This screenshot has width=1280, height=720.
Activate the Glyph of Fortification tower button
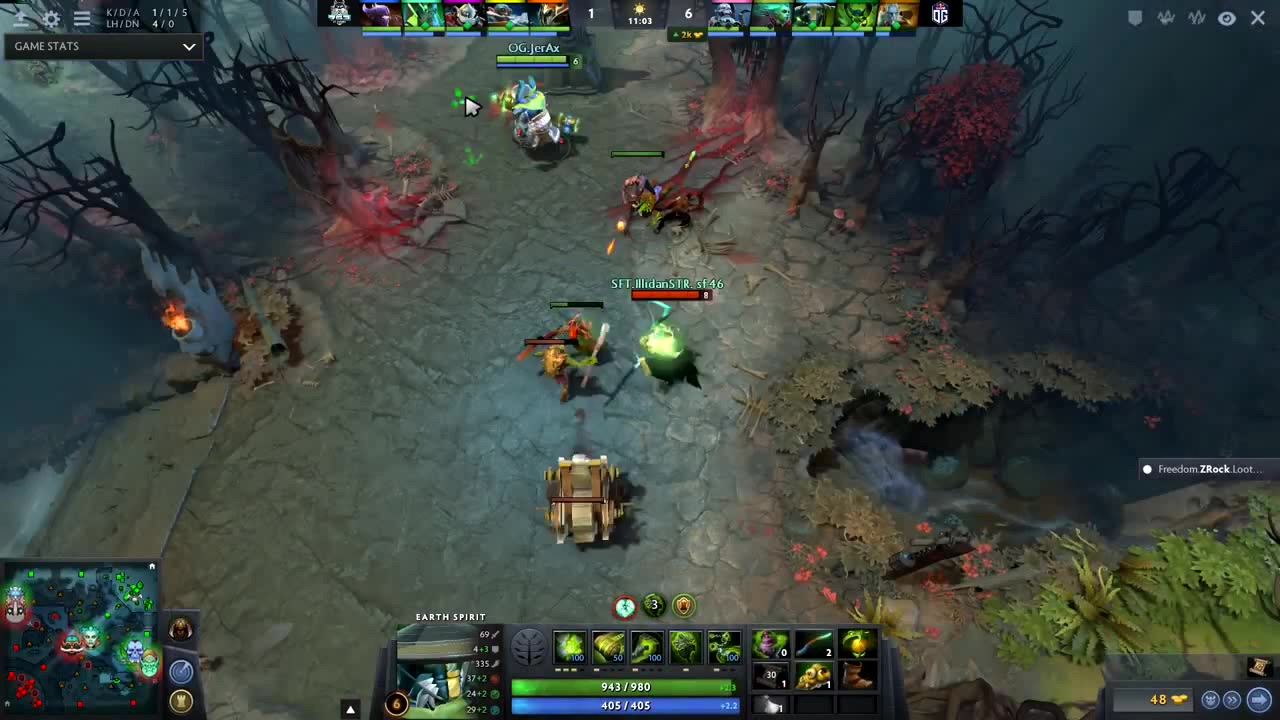(x=181, y=700)
